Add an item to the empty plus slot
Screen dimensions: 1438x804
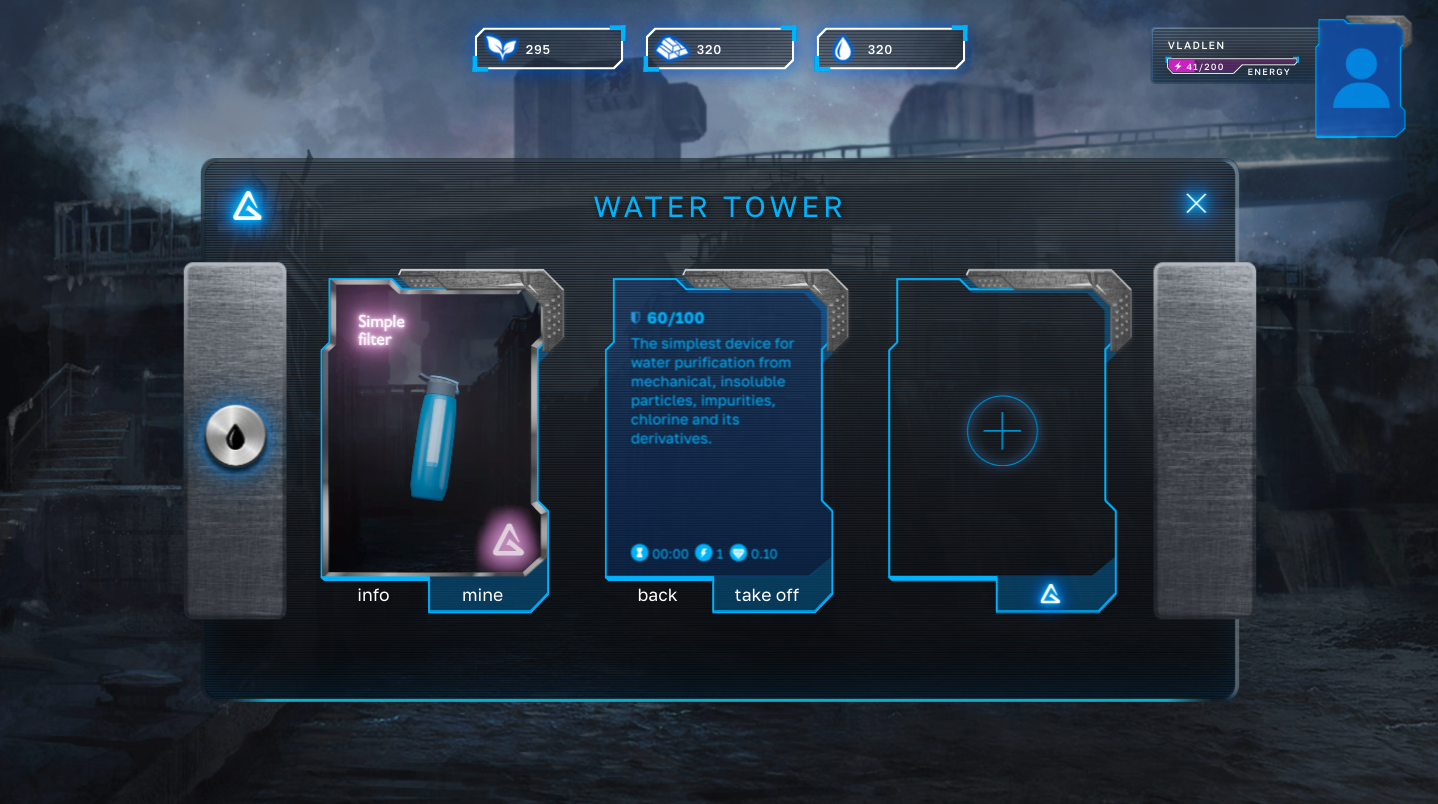[1002, 431]
